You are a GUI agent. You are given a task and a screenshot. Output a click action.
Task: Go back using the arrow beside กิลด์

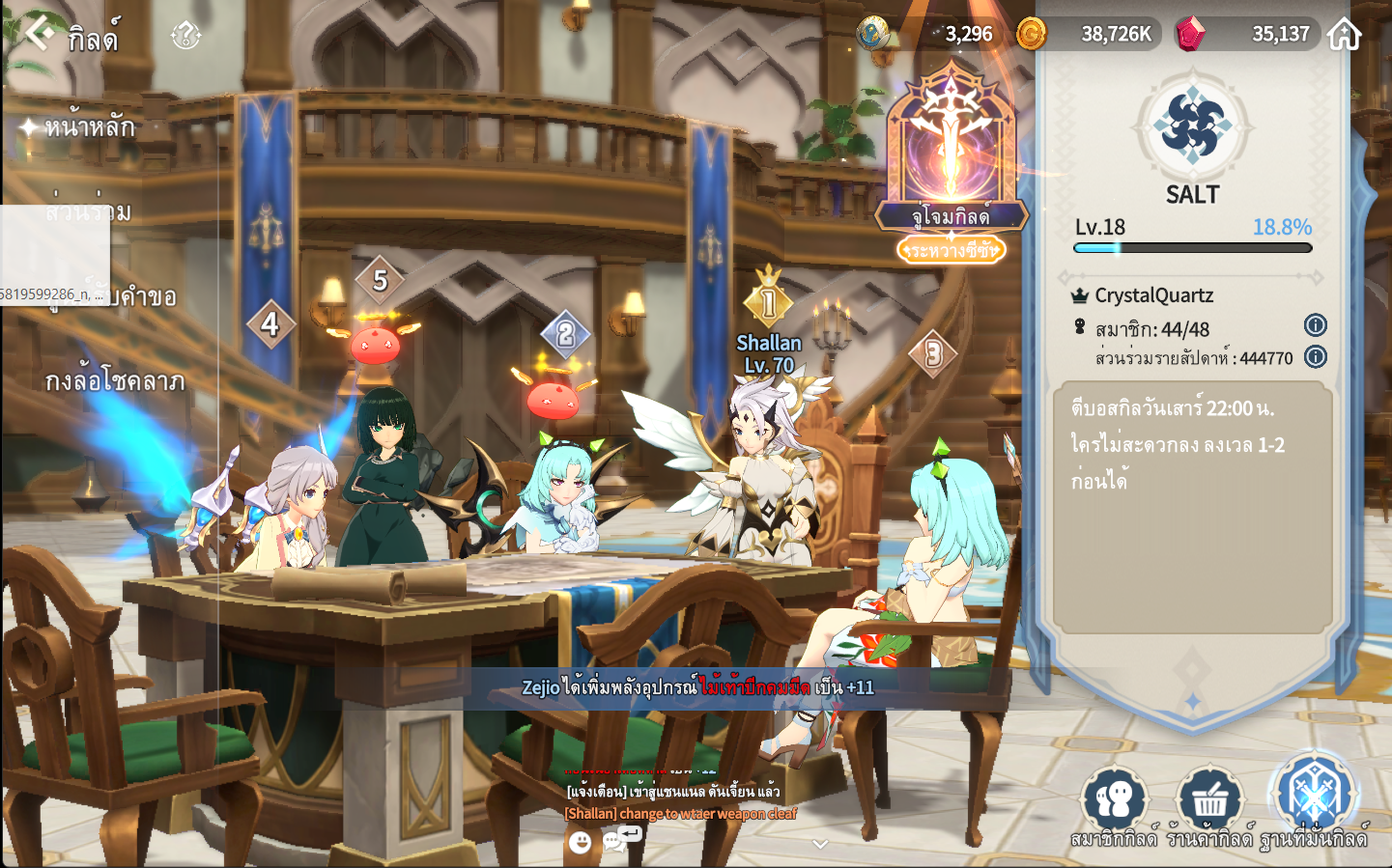(x=38, y=33)
